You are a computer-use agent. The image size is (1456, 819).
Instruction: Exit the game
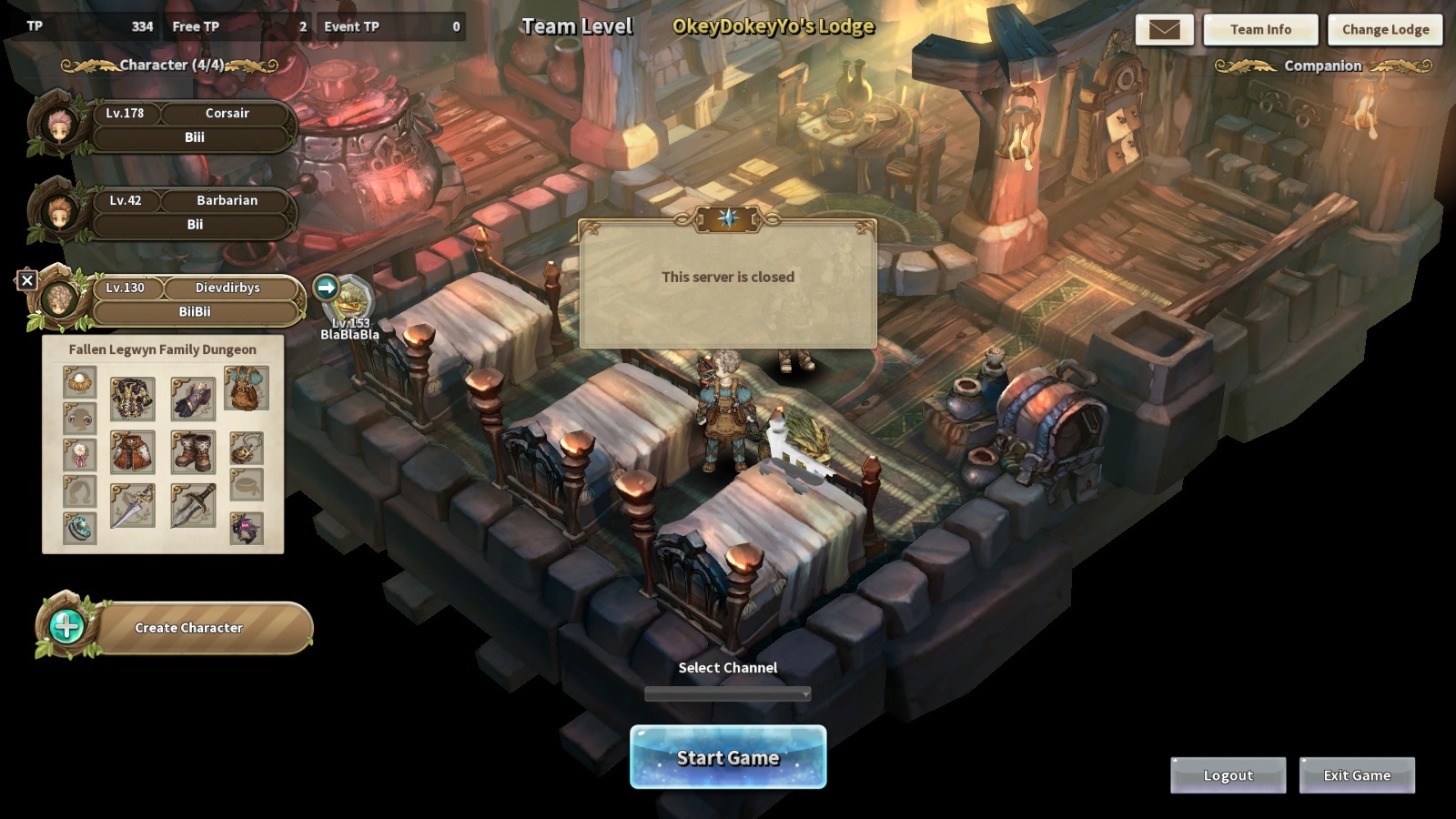tap(1357, 775)
